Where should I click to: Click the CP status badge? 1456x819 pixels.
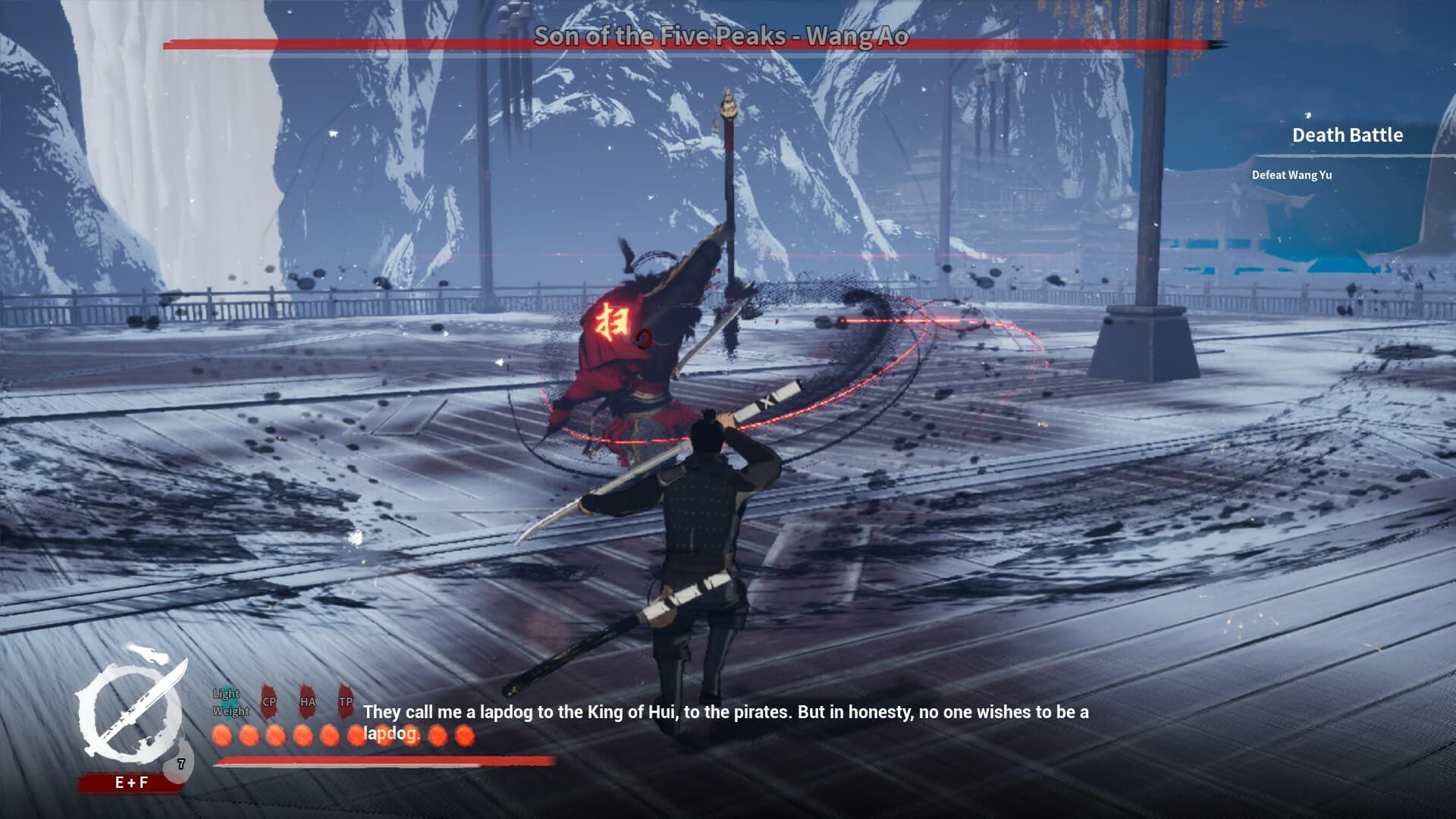point(269,701)
